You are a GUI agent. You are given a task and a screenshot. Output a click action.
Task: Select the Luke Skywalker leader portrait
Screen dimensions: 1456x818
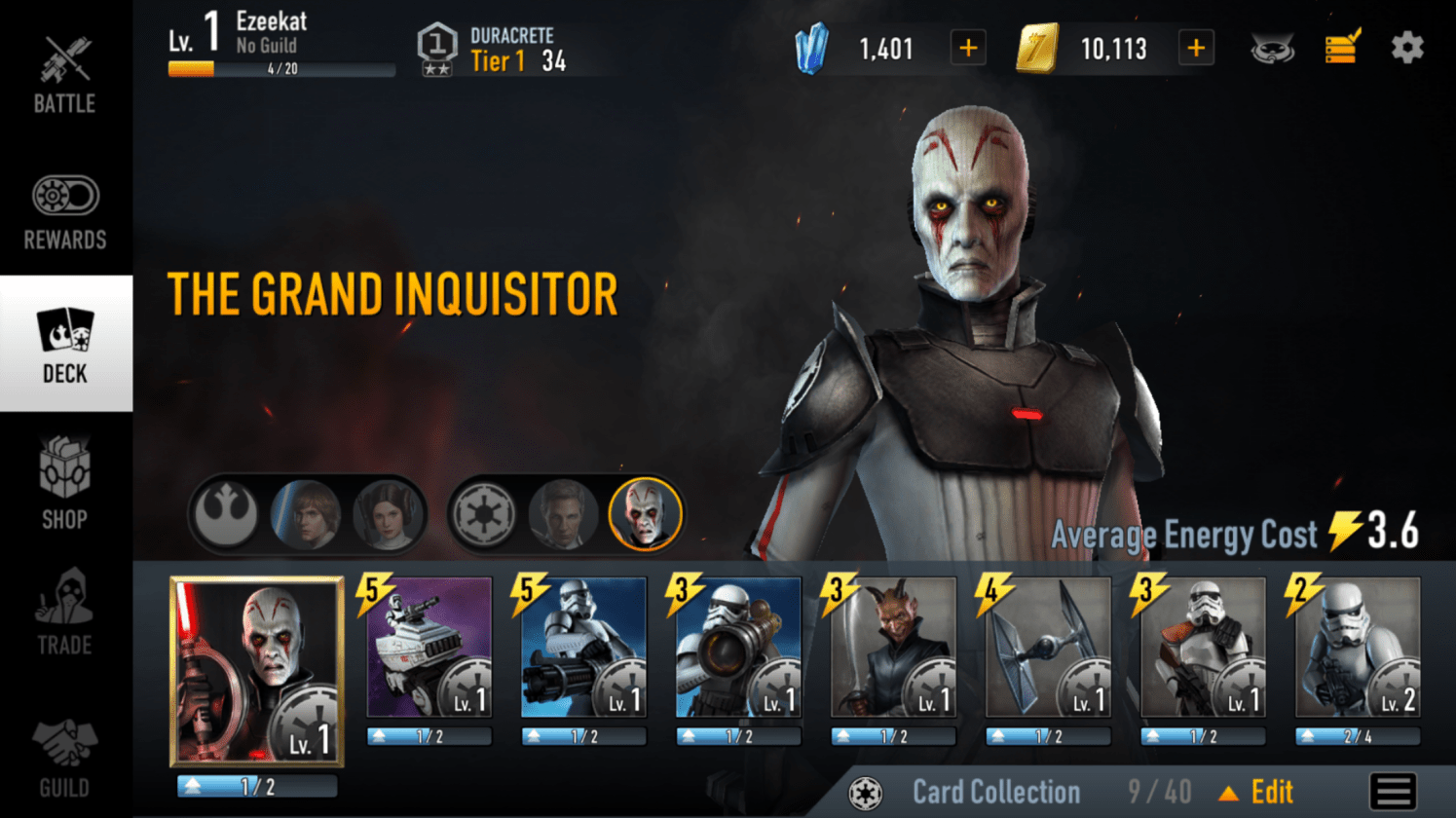pos(306,513)
